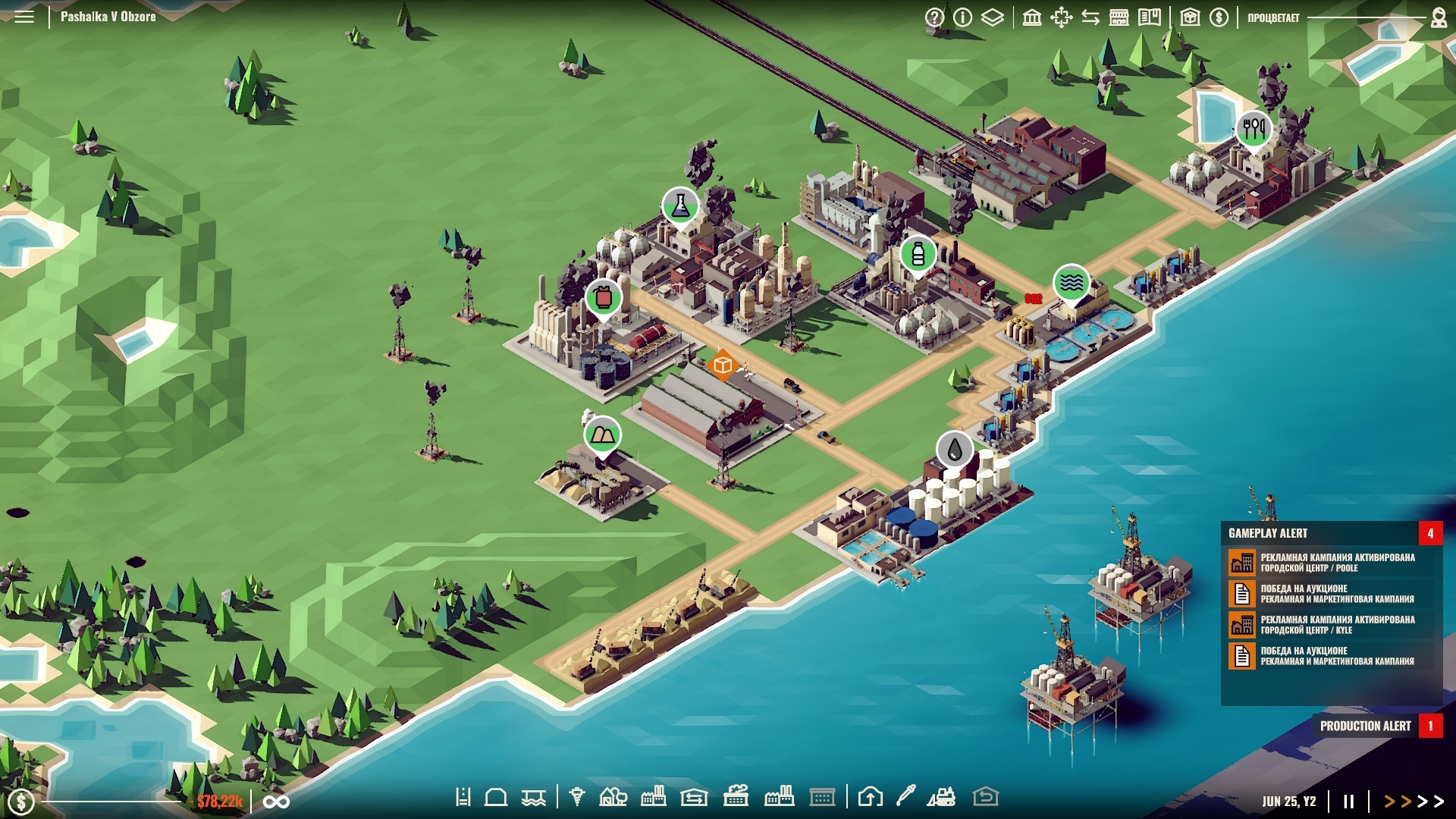Open the dollar coin finance icon in top bar
Screen dimensions: 1456x819
pos(1219,17)
